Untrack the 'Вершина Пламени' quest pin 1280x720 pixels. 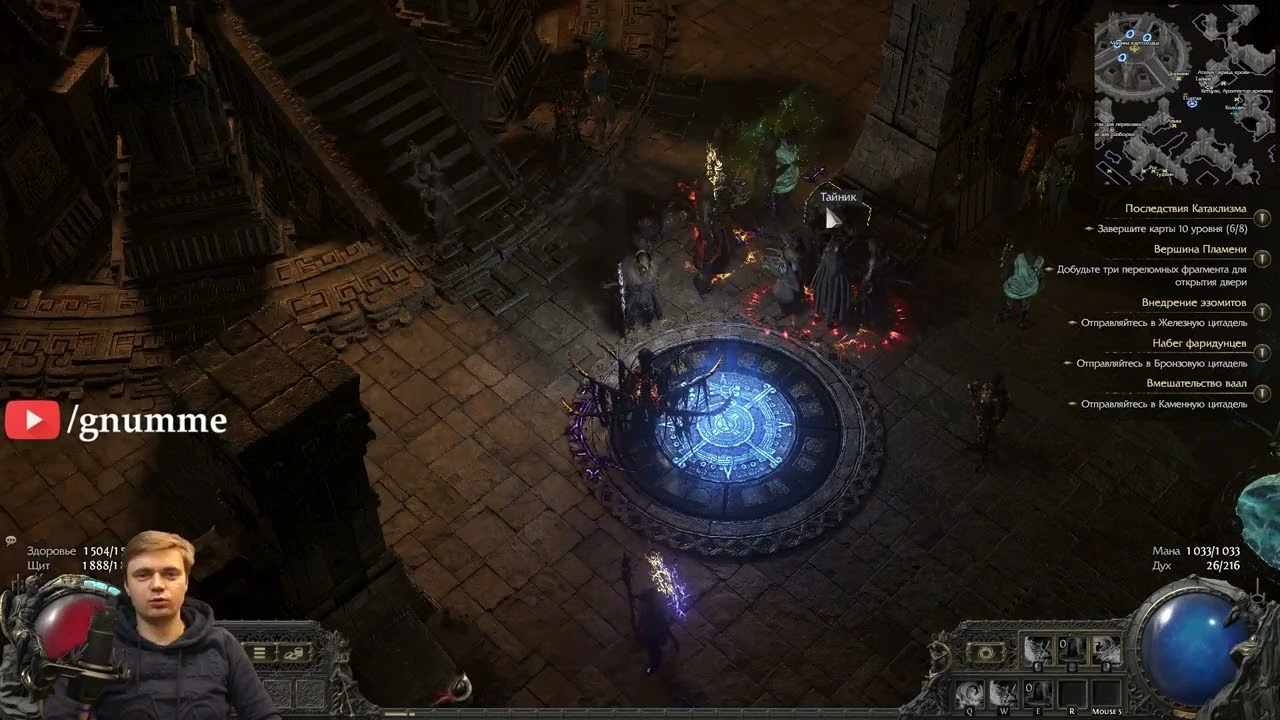(1262, 258)
